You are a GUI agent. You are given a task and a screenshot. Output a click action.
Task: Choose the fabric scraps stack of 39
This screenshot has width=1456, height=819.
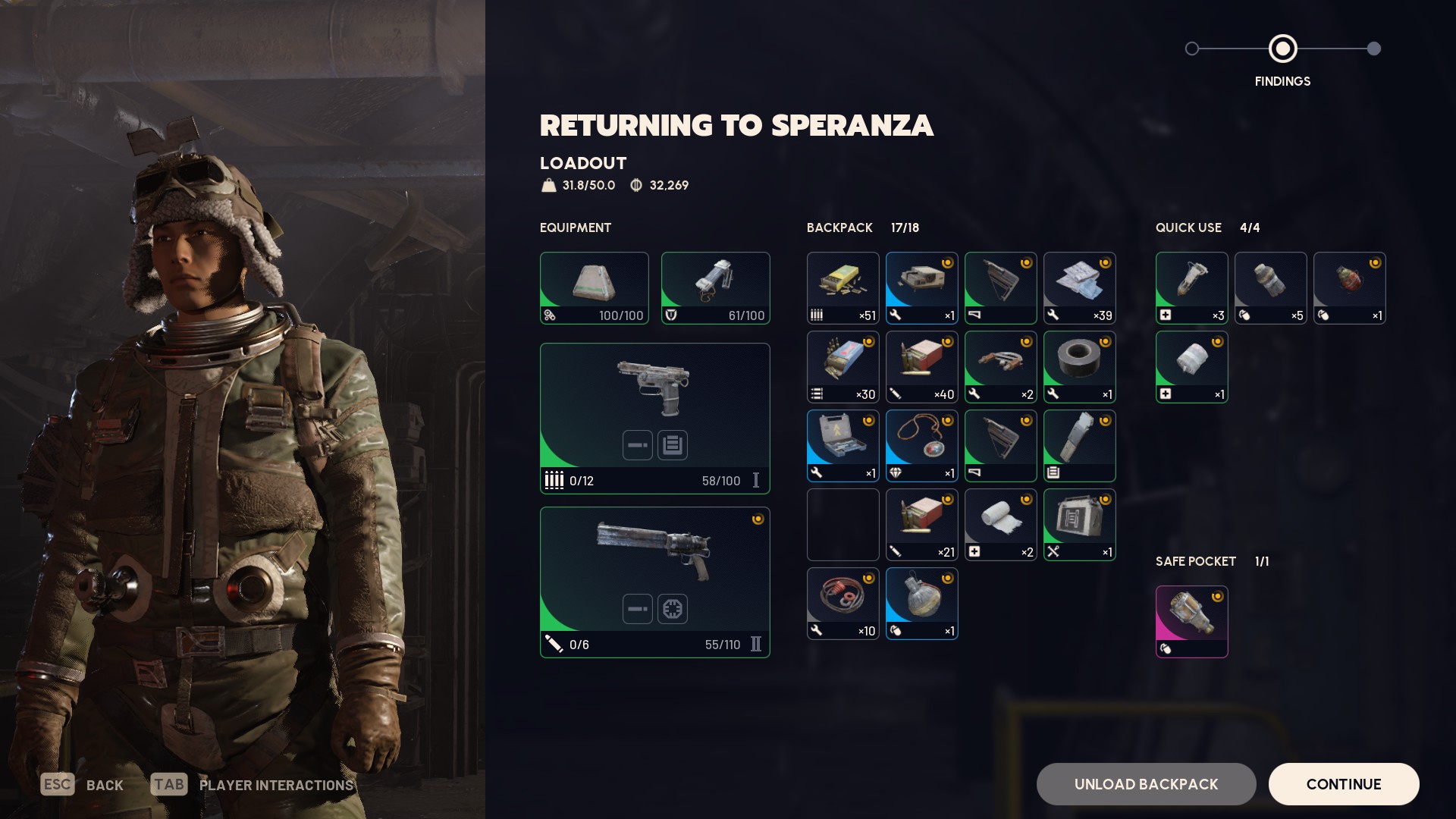[x=1079, y=288]
